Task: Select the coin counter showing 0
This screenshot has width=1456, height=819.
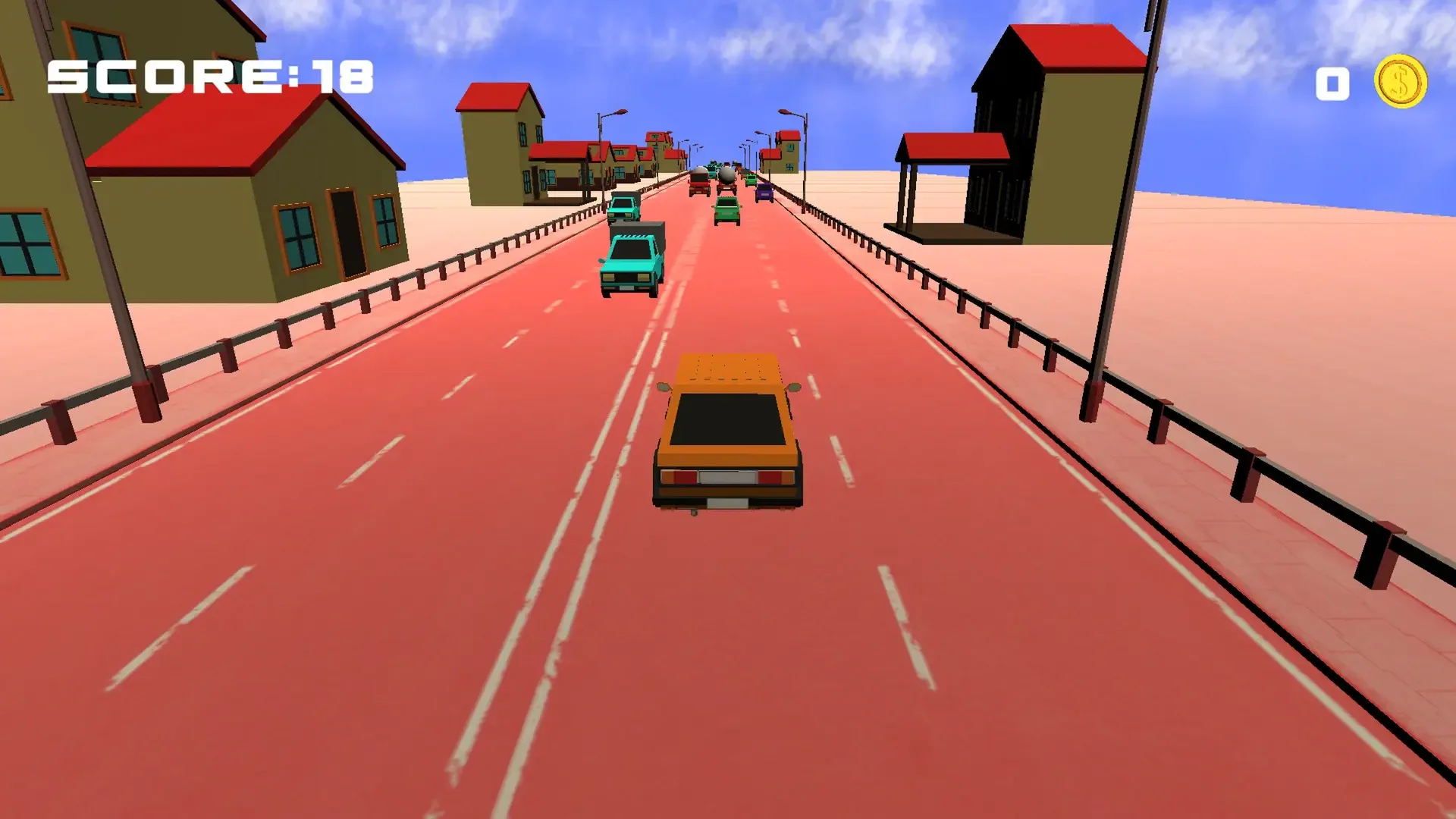Action: tap(1332, 82)
